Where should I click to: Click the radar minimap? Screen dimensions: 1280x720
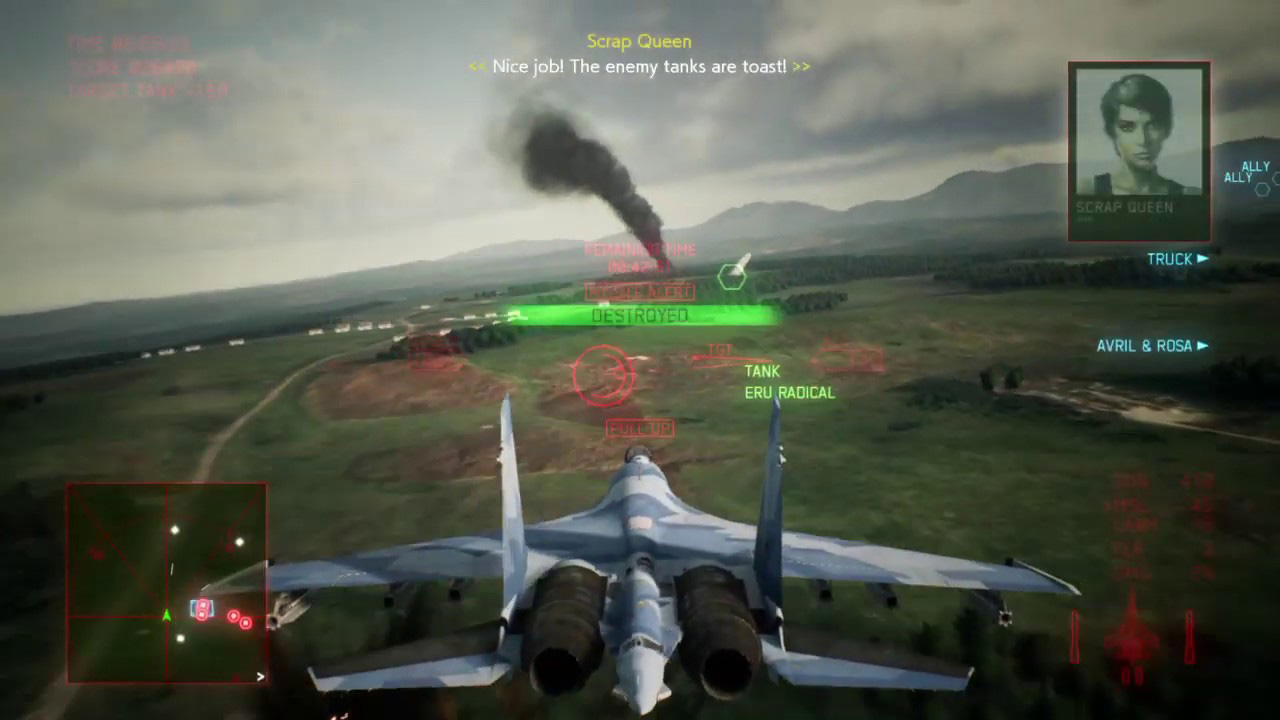167,583
